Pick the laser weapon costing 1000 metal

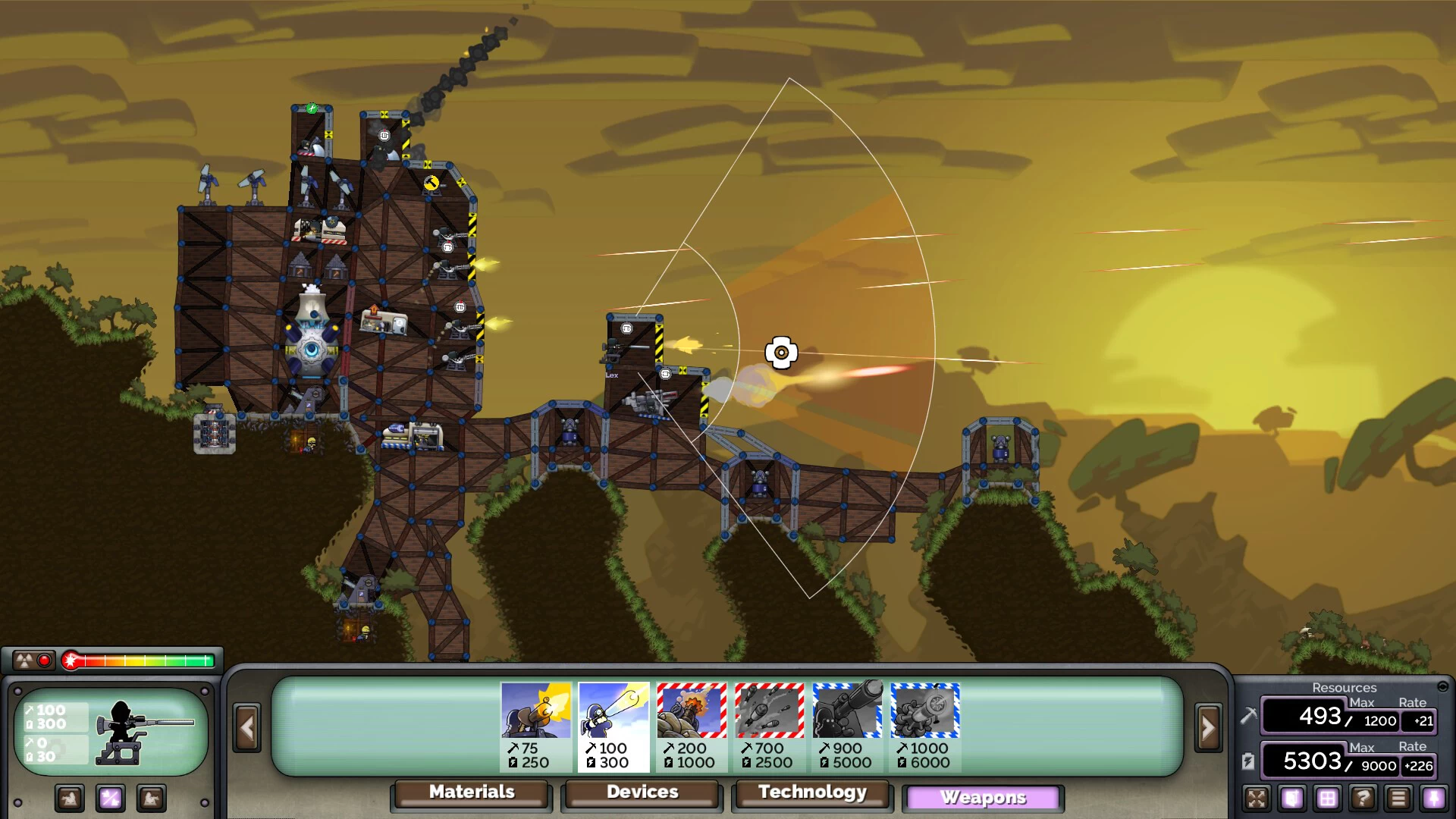[924, 726]
